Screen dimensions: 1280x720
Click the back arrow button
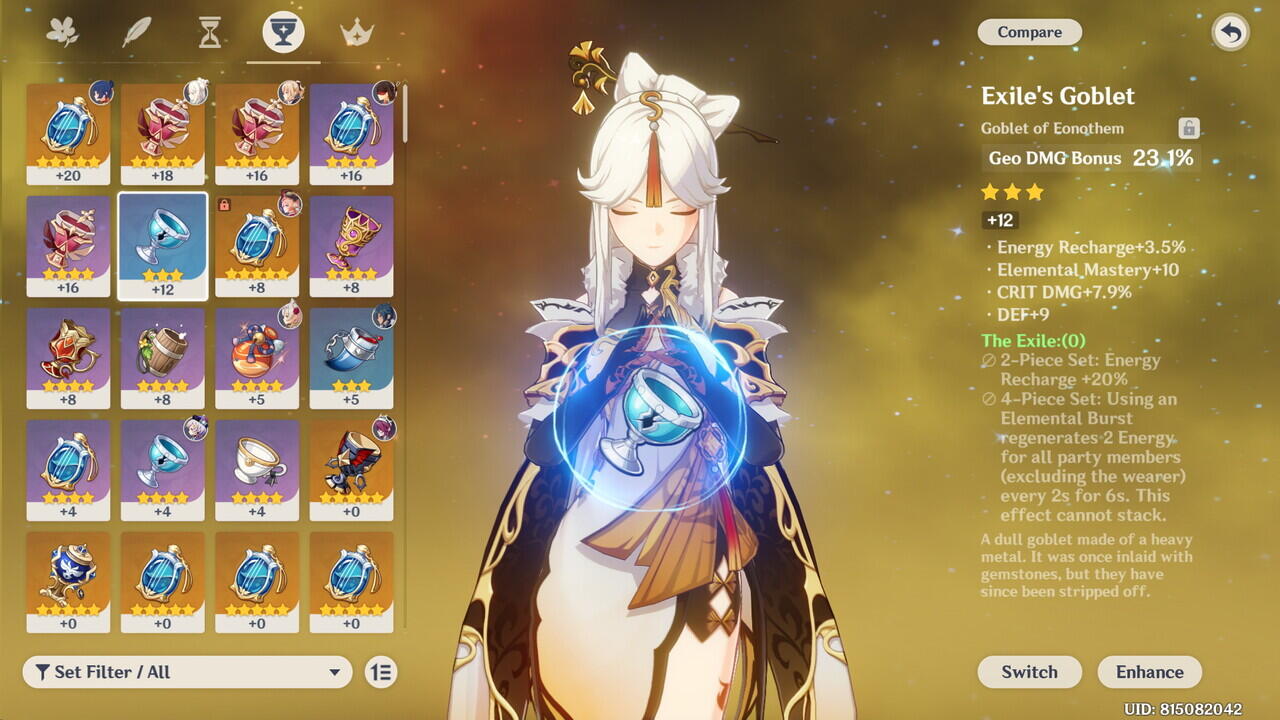point(1230,32)
